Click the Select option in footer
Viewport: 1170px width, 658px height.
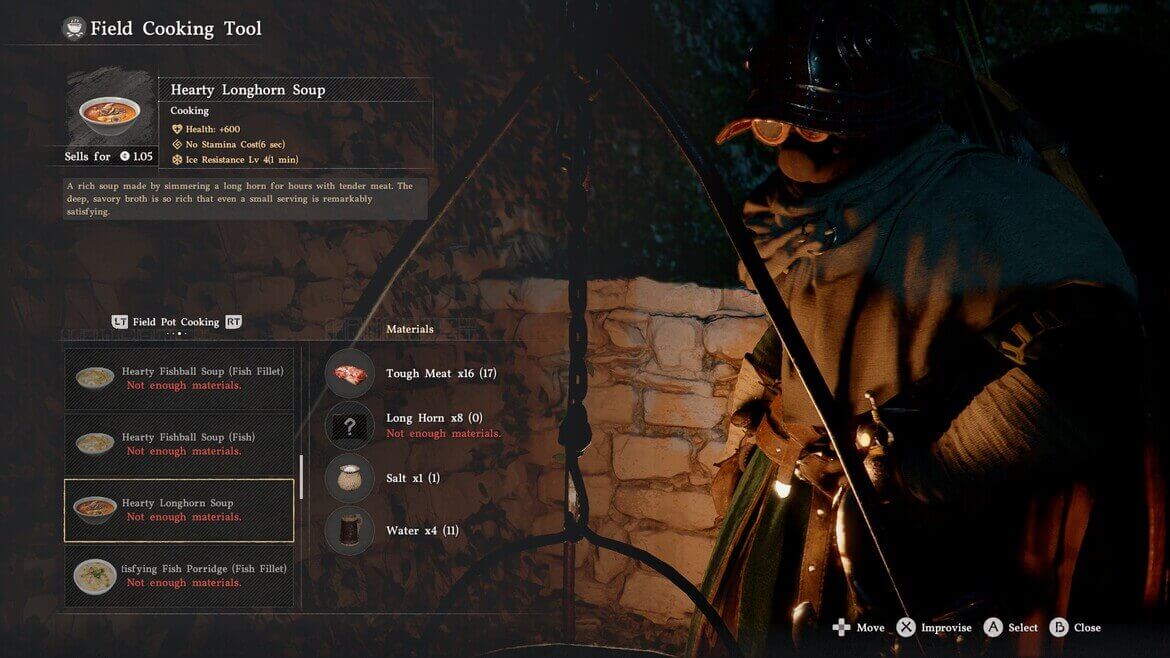pyautogui.click(x=1011, y=628)
